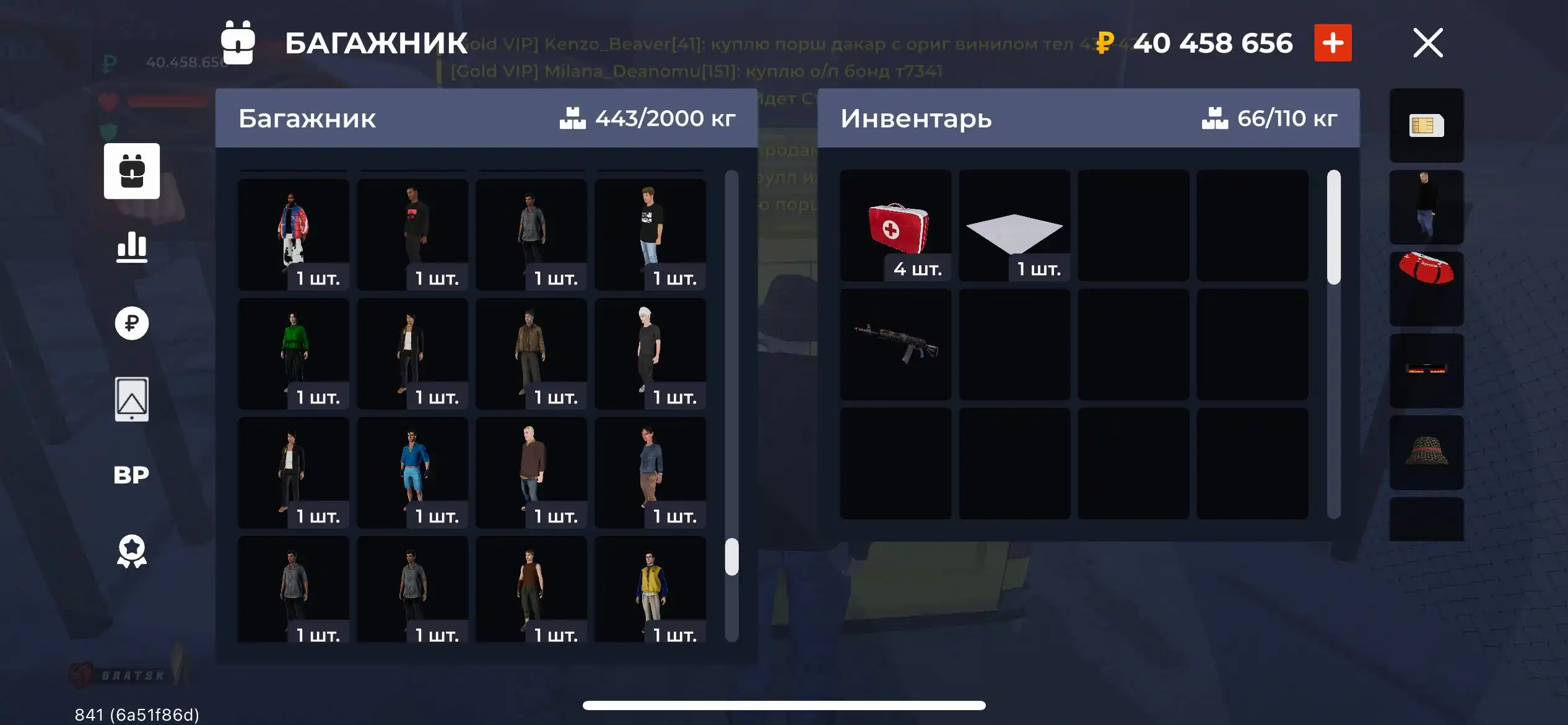Open the backpack inventory tab
Screen dimensions: 1568x725
[x=131, y=171]
